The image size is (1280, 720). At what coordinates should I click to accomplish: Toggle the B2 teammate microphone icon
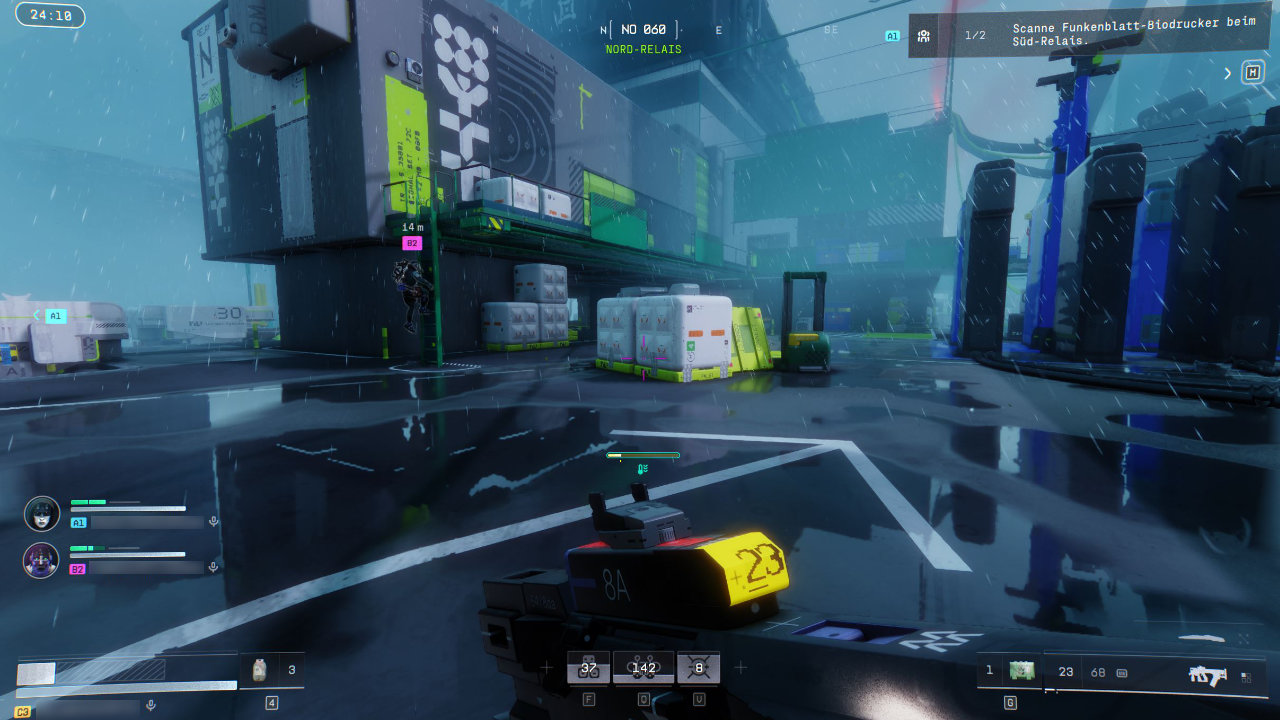pyautogui.click(x=213, y=567)
